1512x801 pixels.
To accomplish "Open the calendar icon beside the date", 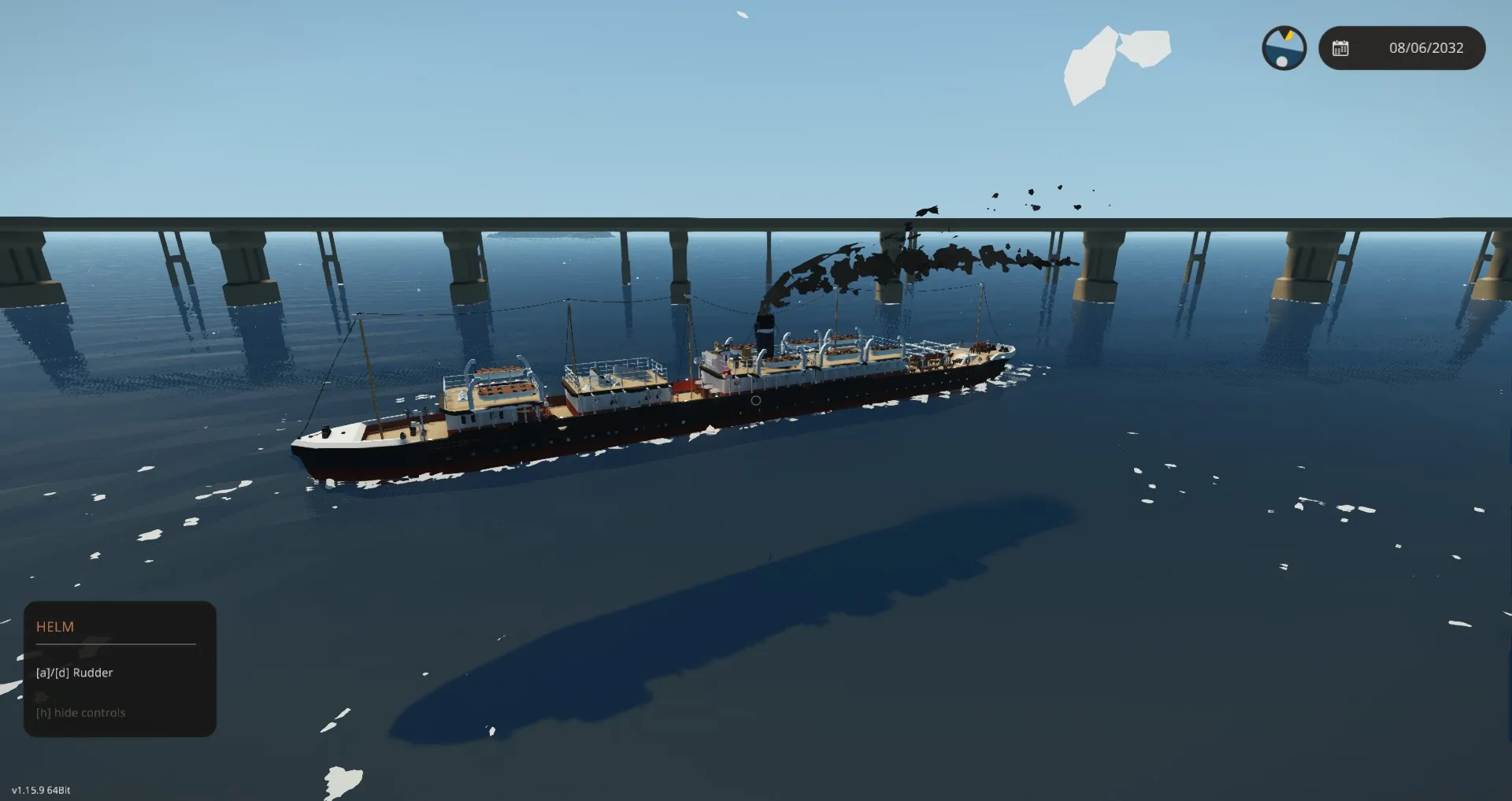I will [x=1340, y=48].
